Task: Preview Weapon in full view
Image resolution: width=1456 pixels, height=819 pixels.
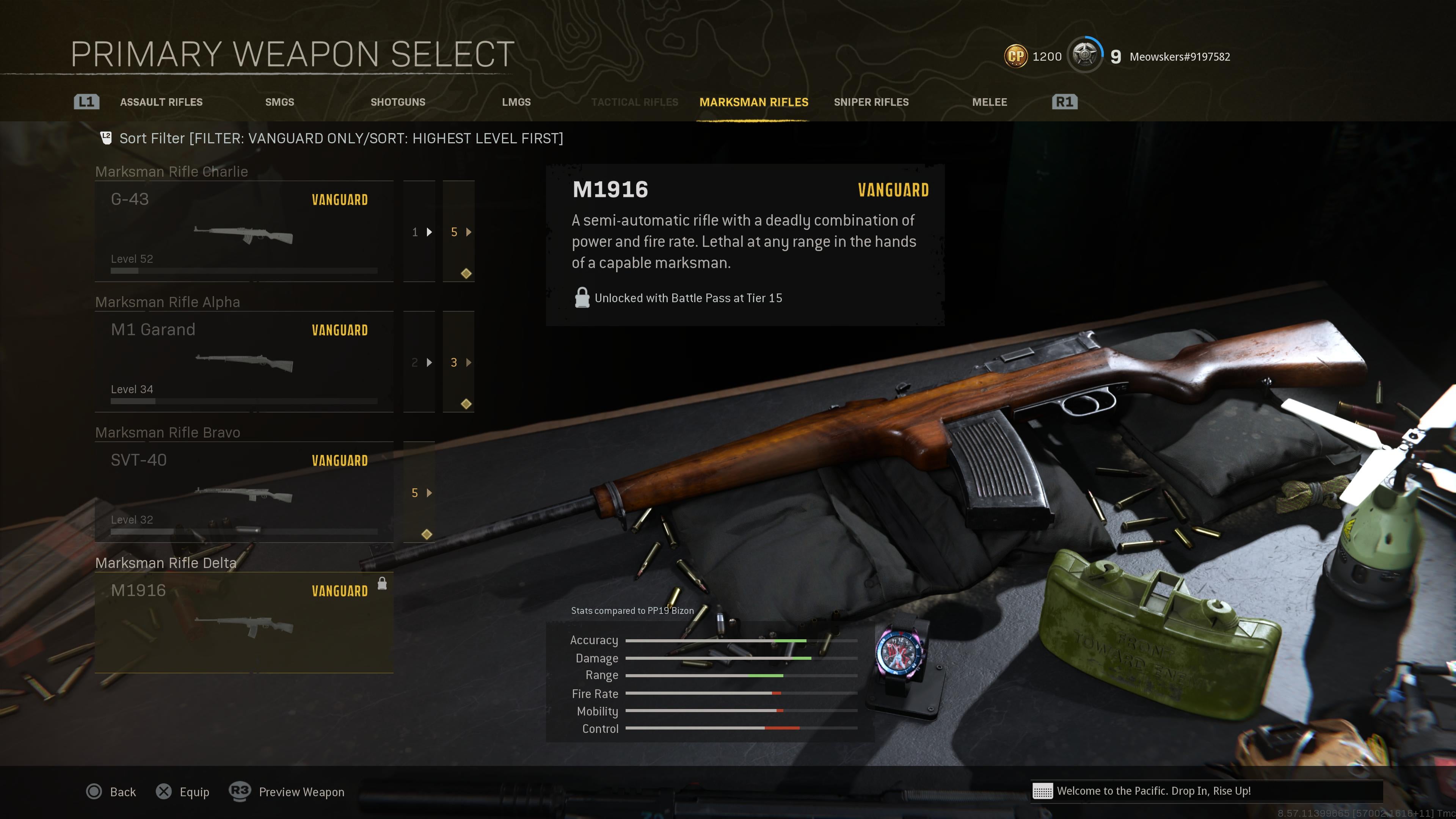Action: click(287, 792)
